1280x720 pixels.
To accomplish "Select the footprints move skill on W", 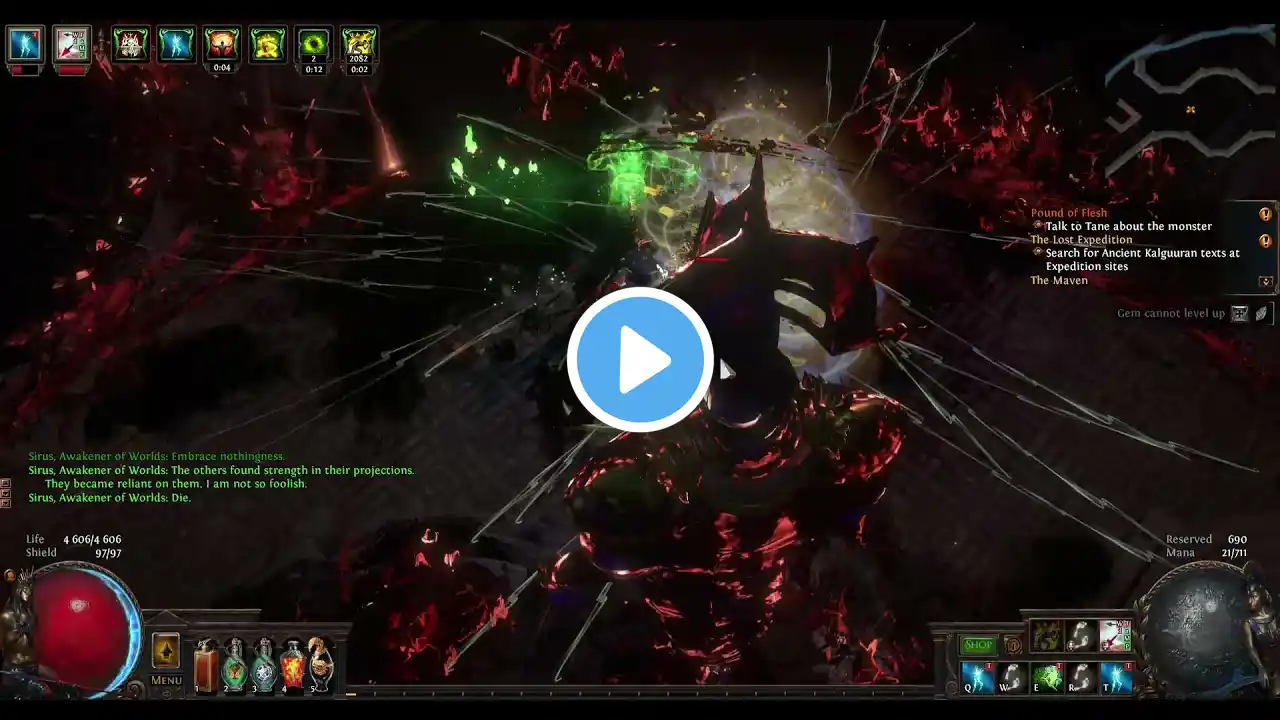I will point(1012,677).
